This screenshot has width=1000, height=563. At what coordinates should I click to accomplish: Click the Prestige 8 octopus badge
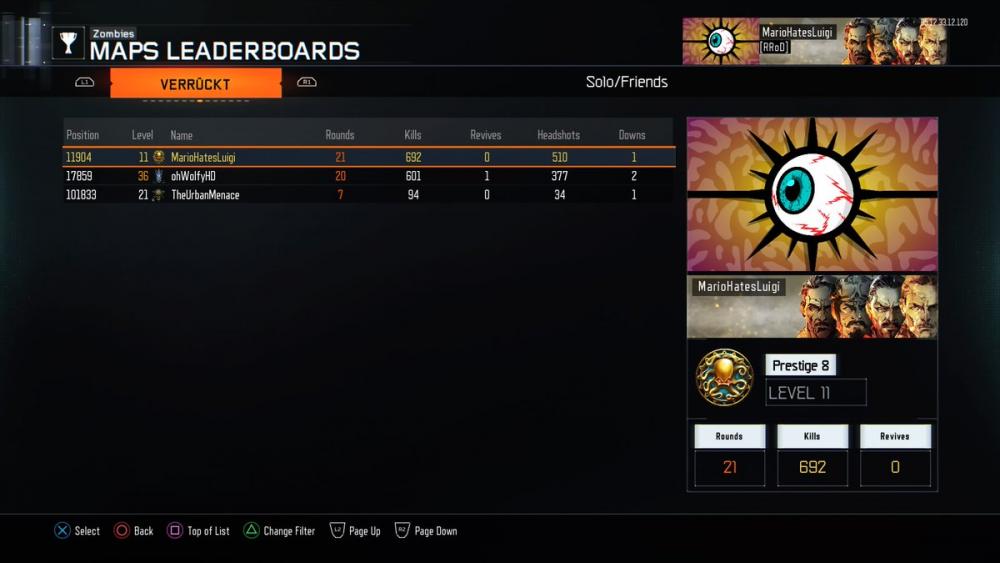[x=725, y=377]
